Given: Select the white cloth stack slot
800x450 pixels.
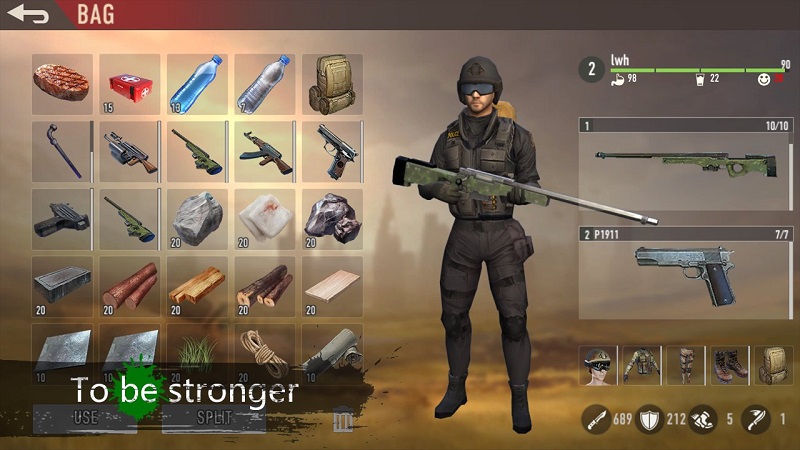Looking at the screenshot, I should [264, 218].
